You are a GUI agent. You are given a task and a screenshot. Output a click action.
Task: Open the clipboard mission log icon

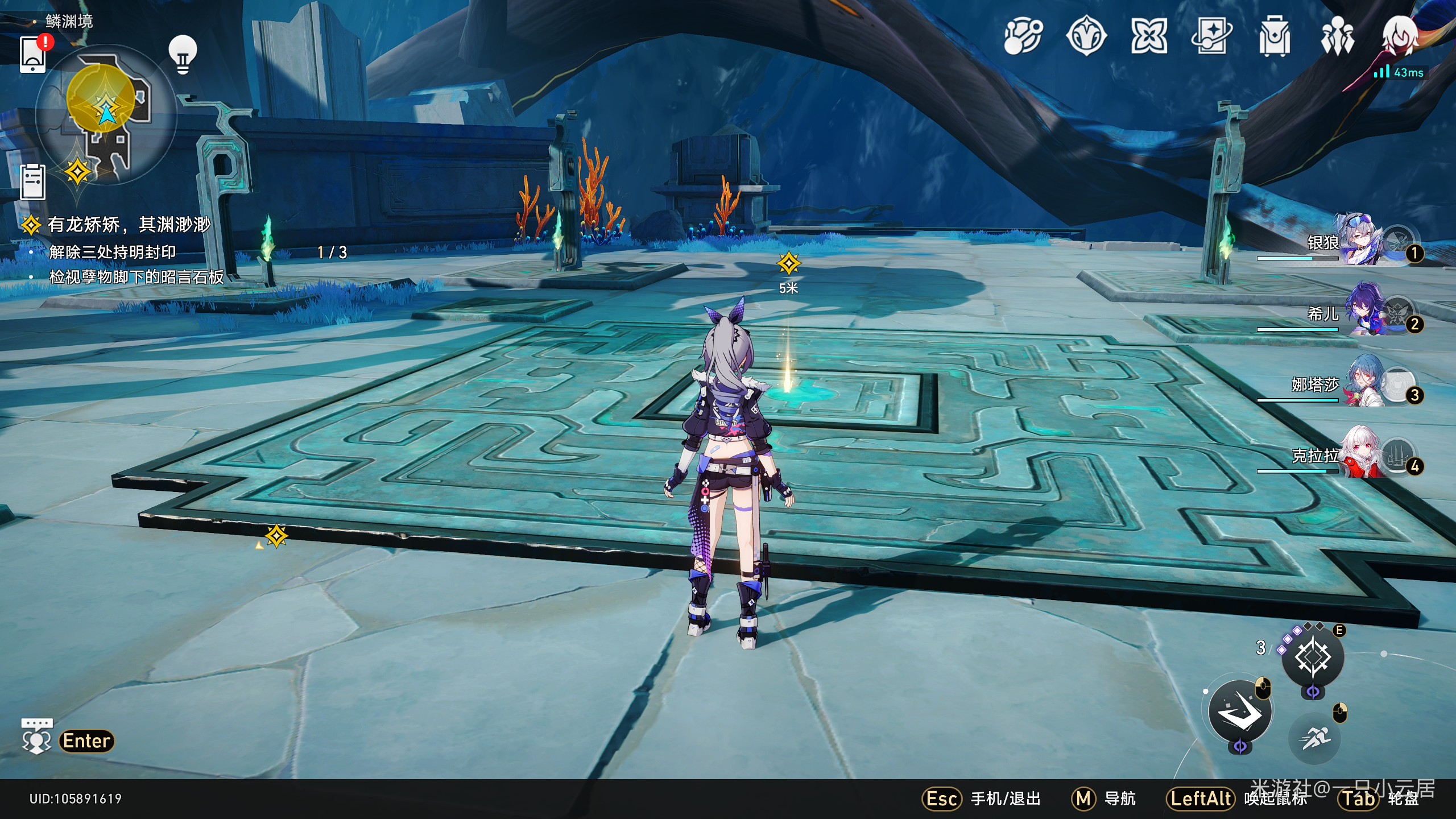(33, 182)
